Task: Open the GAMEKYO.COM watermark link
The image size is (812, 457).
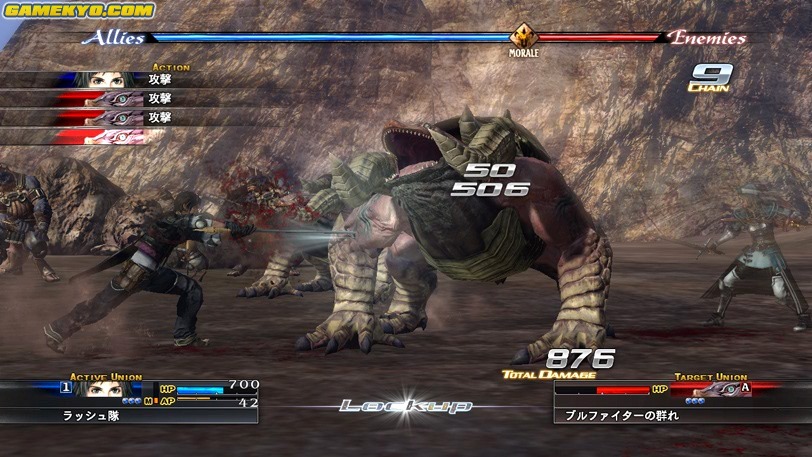Action: [80, 10]
